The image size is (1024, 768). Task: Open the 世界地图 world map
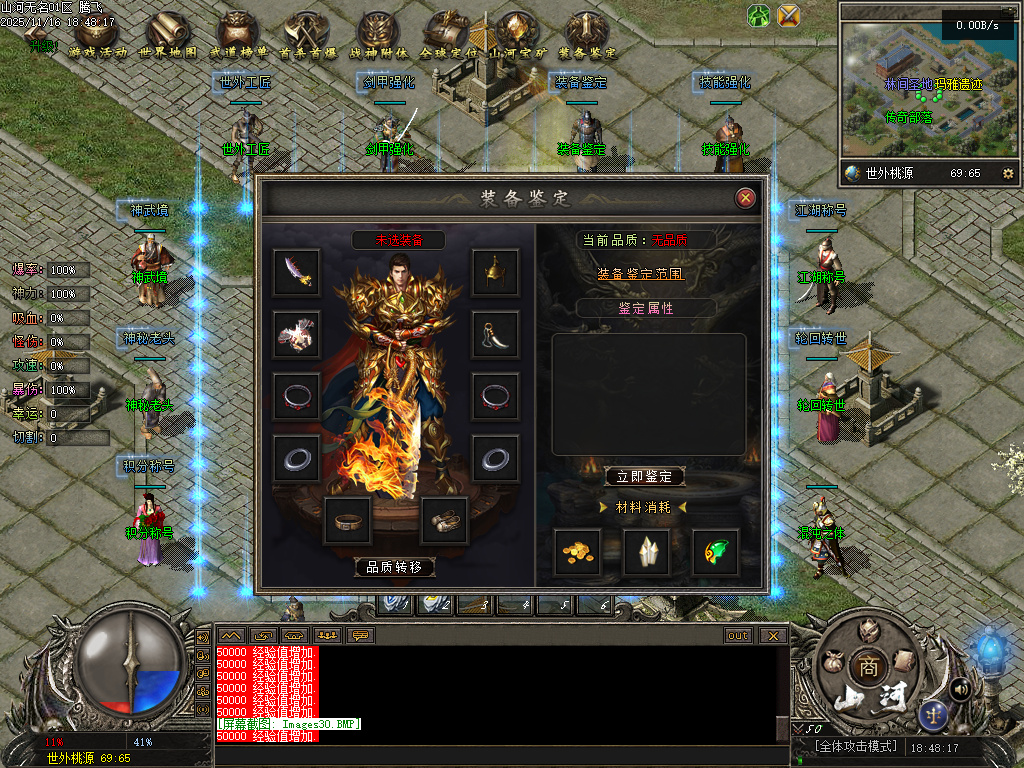click(x=167, y=36)
